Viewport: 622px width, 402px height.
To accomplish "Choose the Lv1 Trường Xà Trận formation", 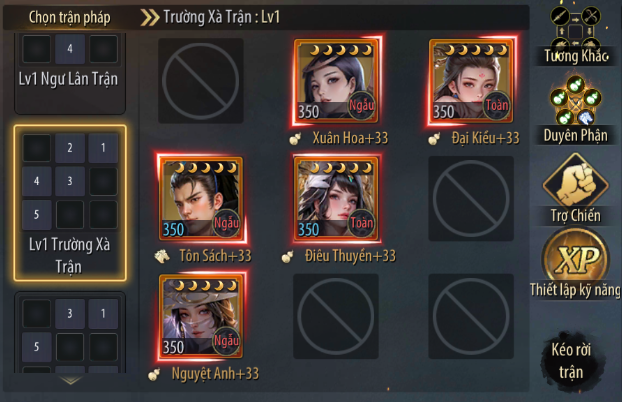I will (x=69, y=203).
